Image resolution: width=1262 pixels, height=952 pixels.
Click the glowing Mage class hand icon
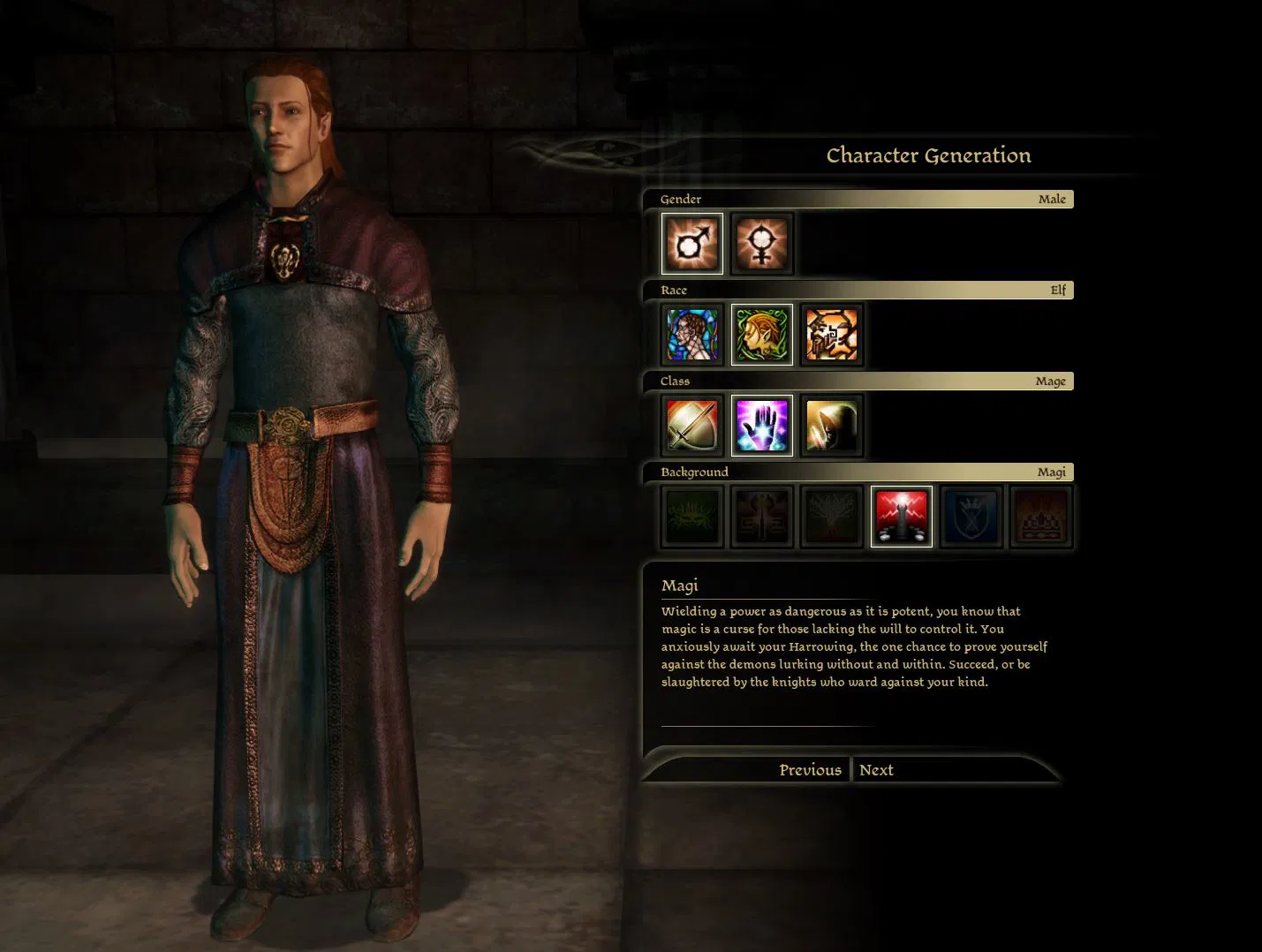point(761,426)
